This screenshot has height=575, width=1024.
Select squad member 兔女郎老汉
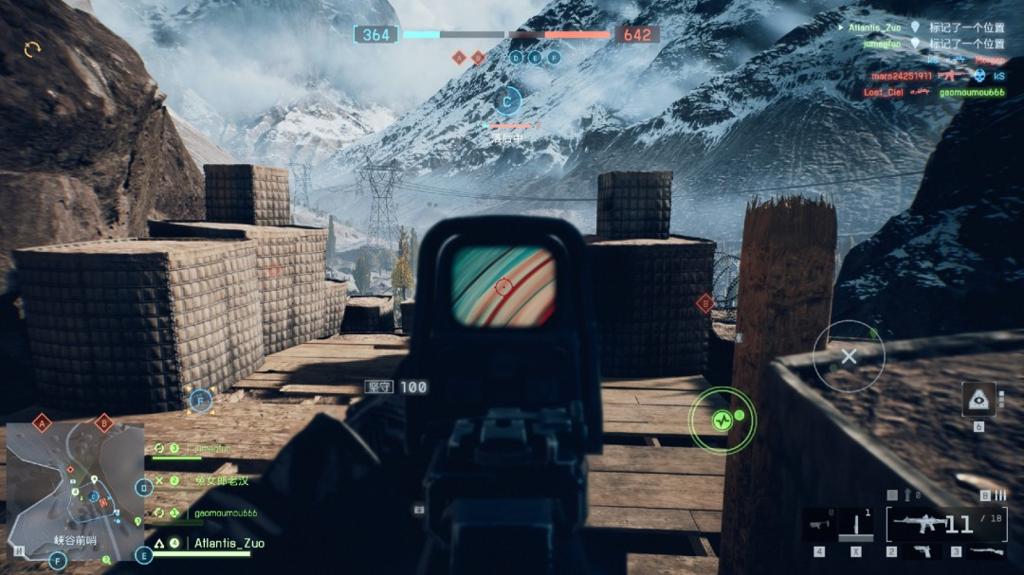click(x=221, y=481)
